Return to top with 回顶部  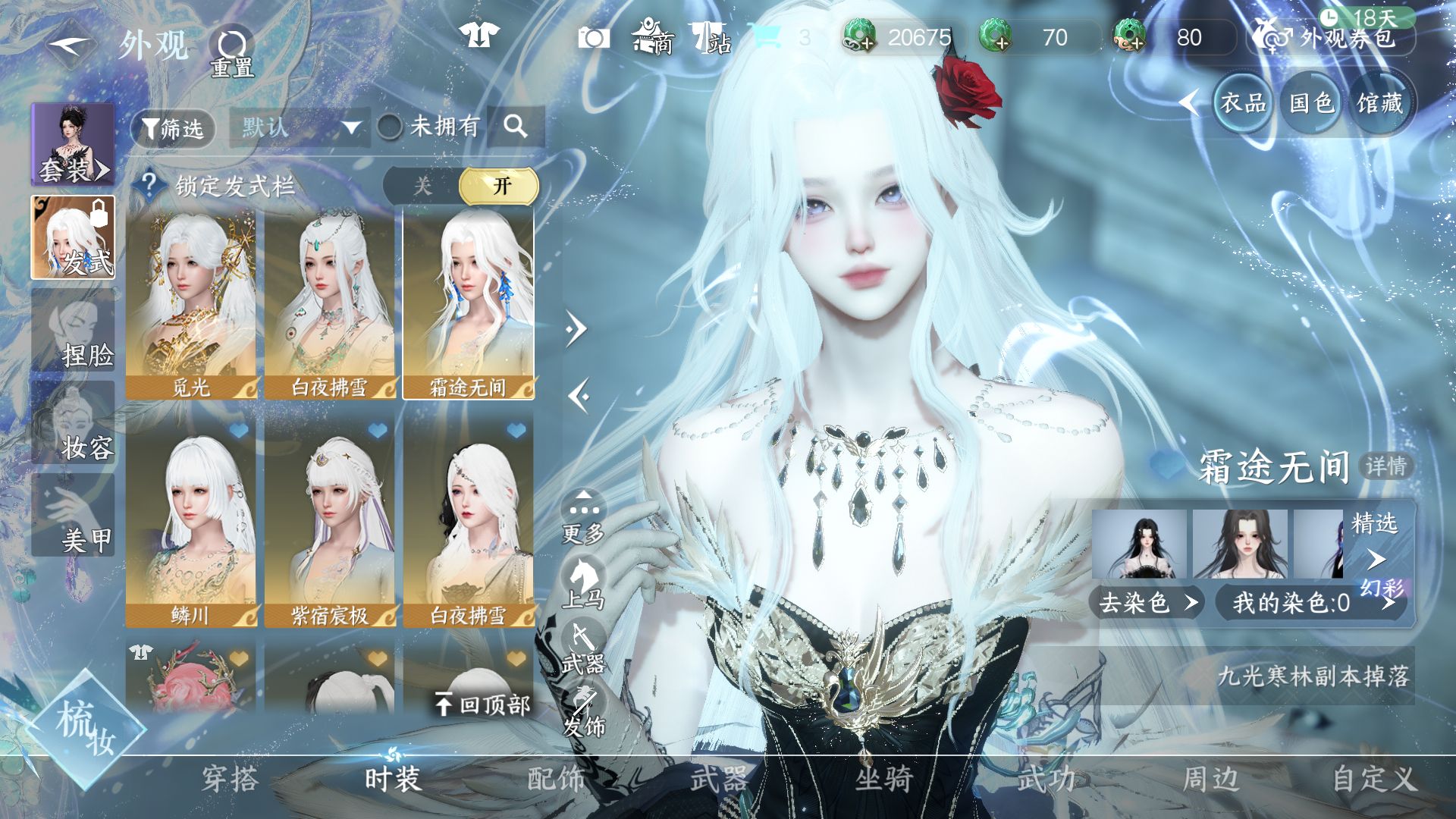pos(483,705)
